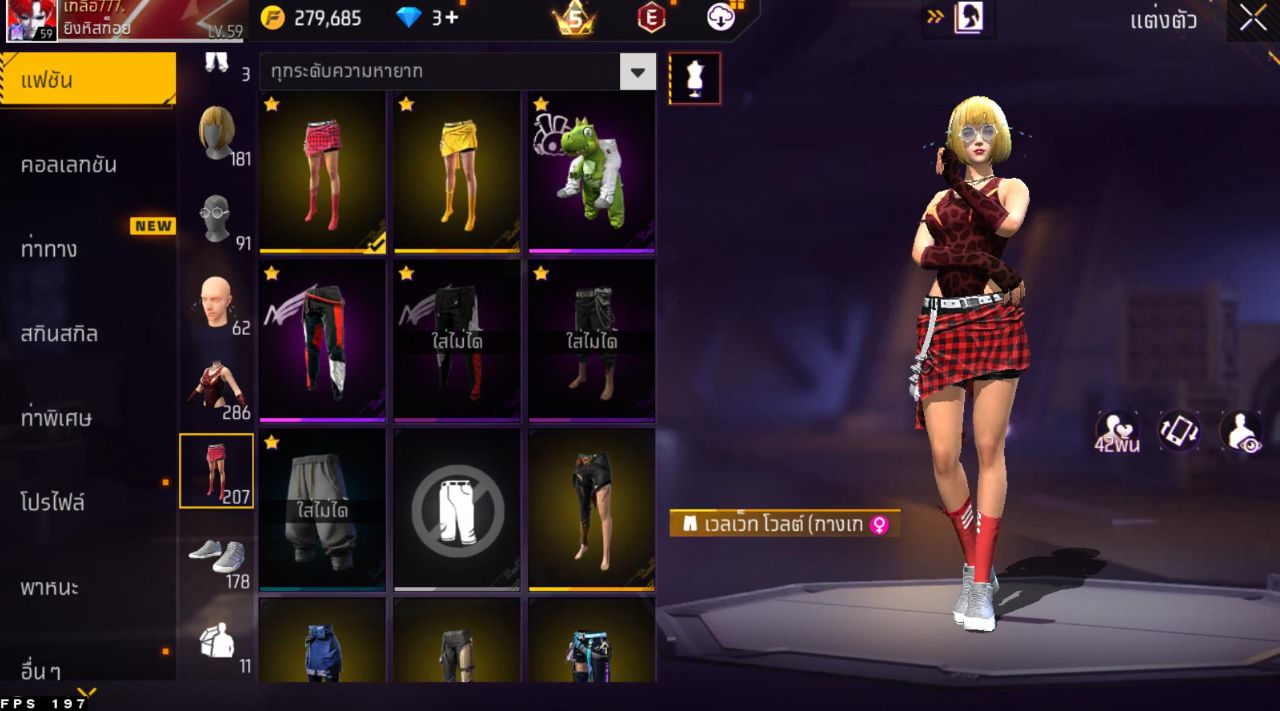Select the shoes category icon
The height and width of the screenshot is (711, 1280).
[216, 555]
